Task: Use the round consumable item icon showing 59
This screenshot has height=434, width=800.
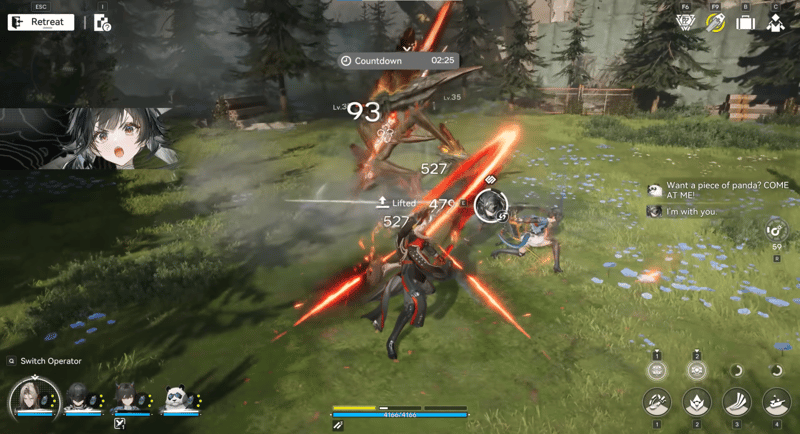Action: coord(776,229)
